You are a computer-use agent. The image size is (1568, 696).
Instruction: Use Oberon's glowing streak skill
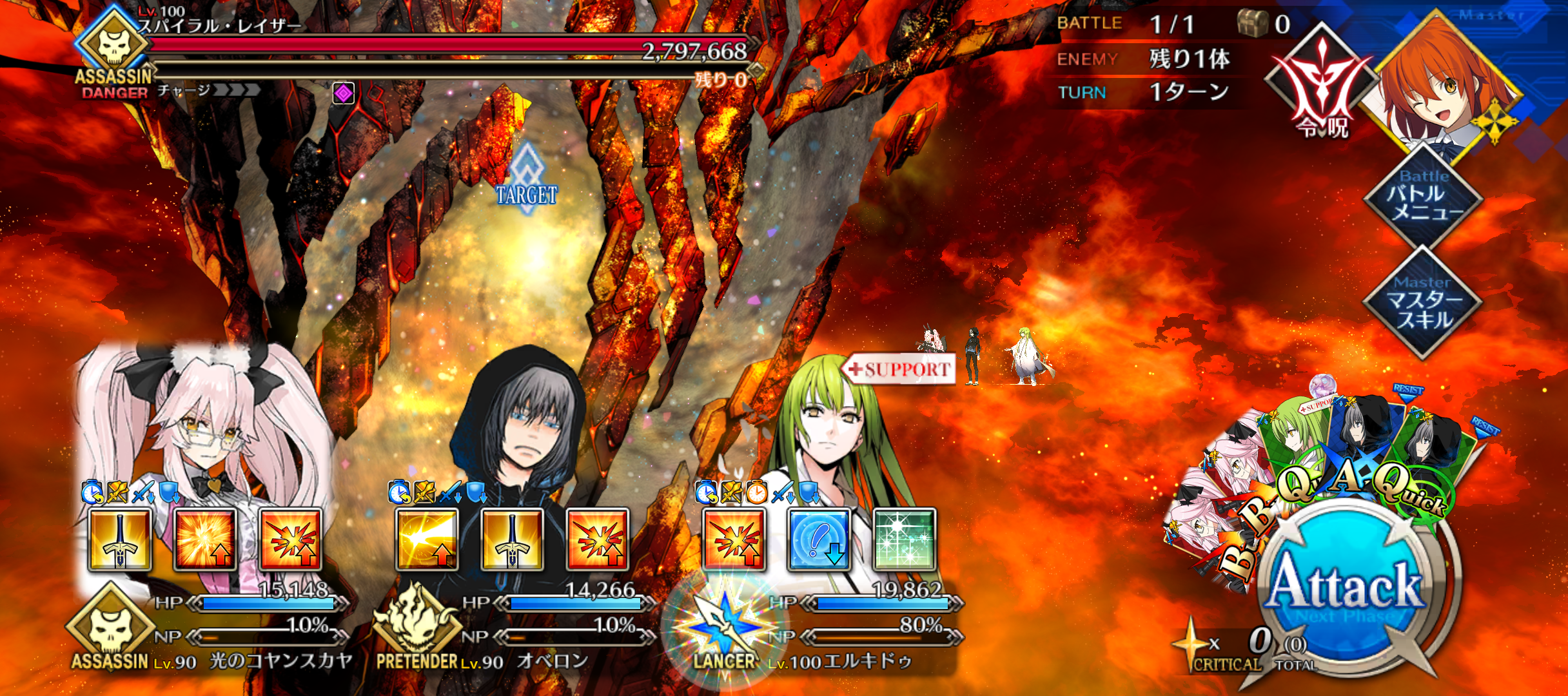tap(427, 539)
